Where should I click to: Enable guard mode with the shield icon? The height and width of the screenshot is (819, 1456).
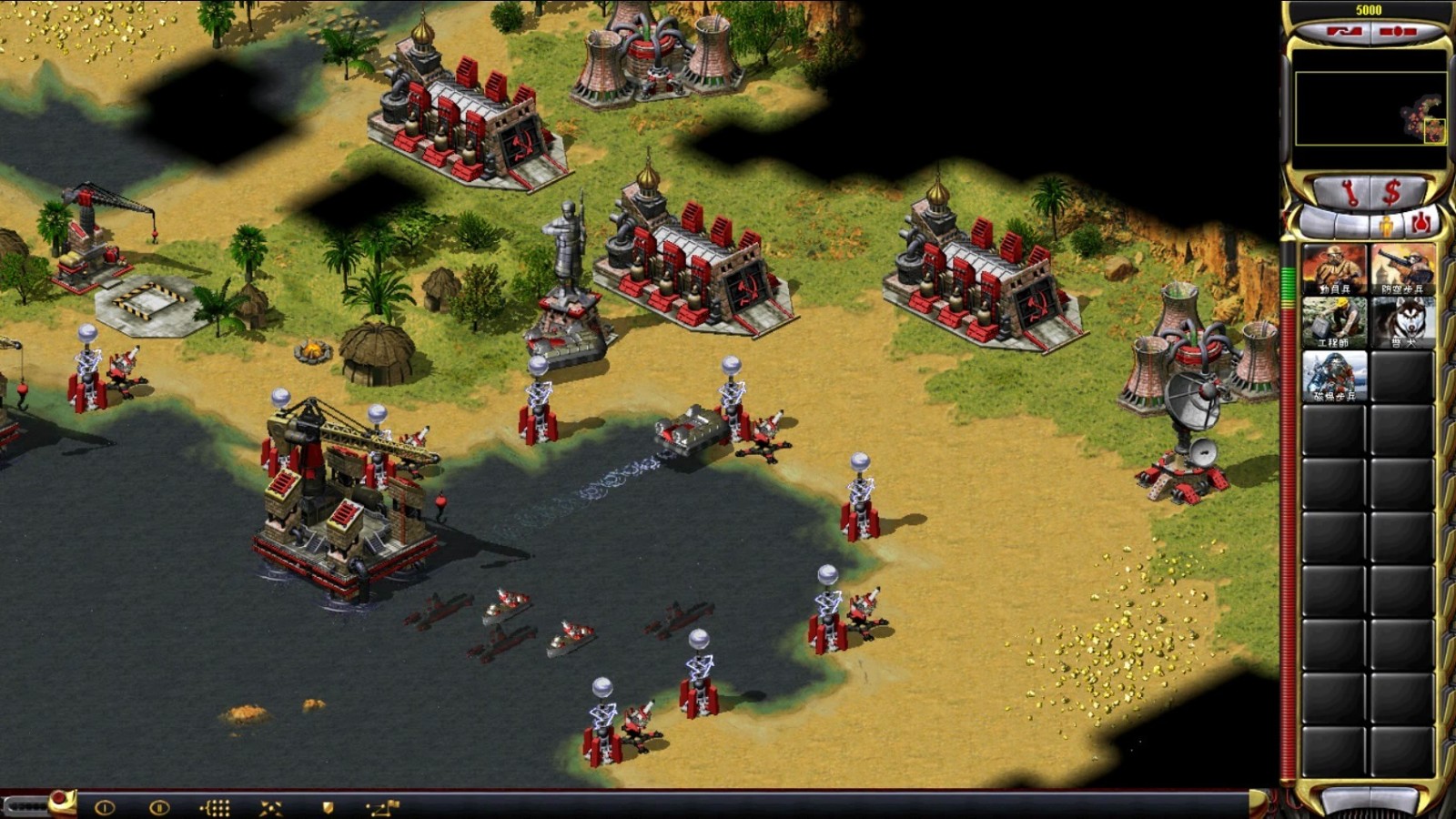[328, 807]
